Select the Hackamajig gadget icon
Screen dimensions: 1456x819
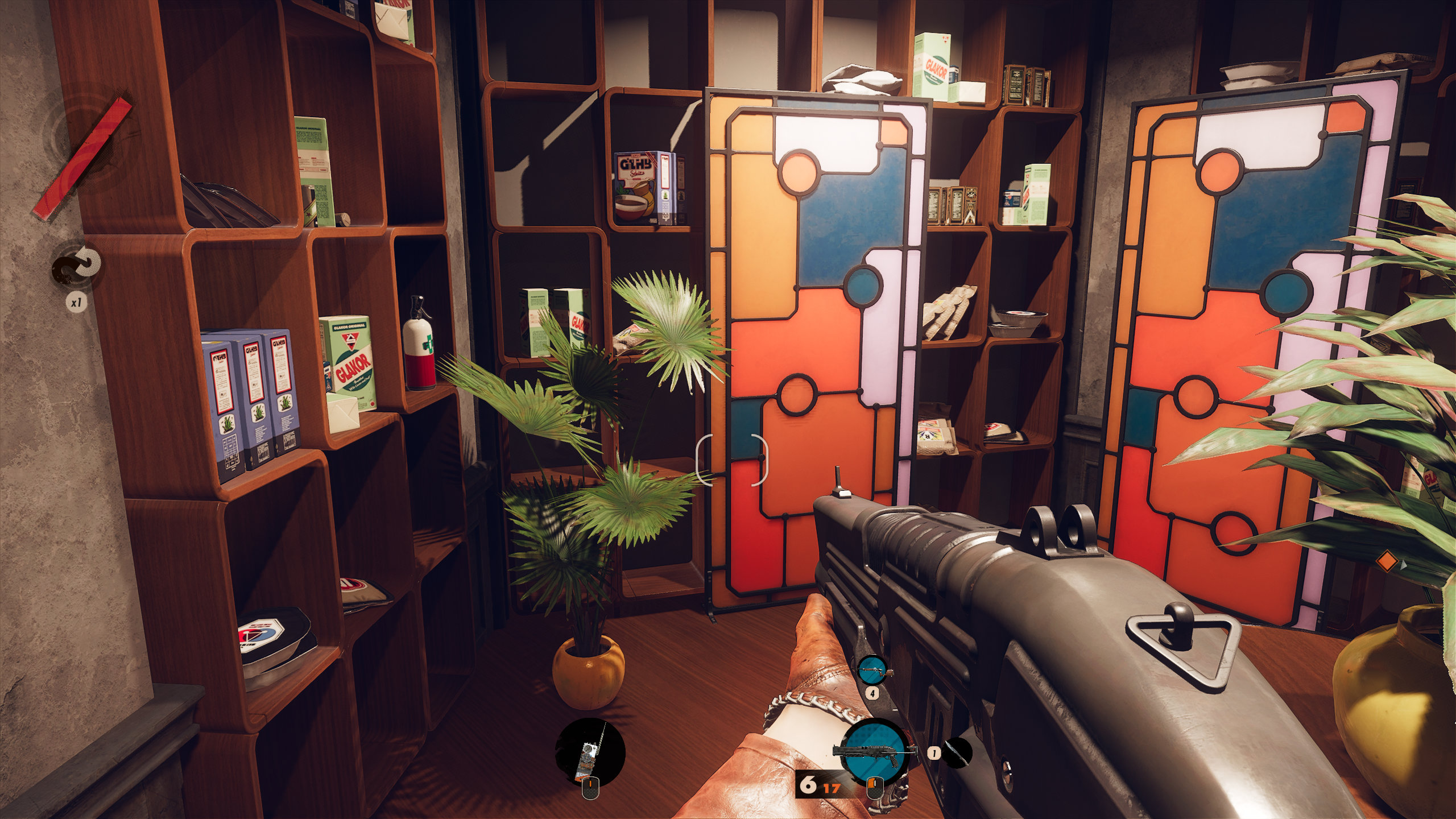pyautogui.click(x=590, y=752)
